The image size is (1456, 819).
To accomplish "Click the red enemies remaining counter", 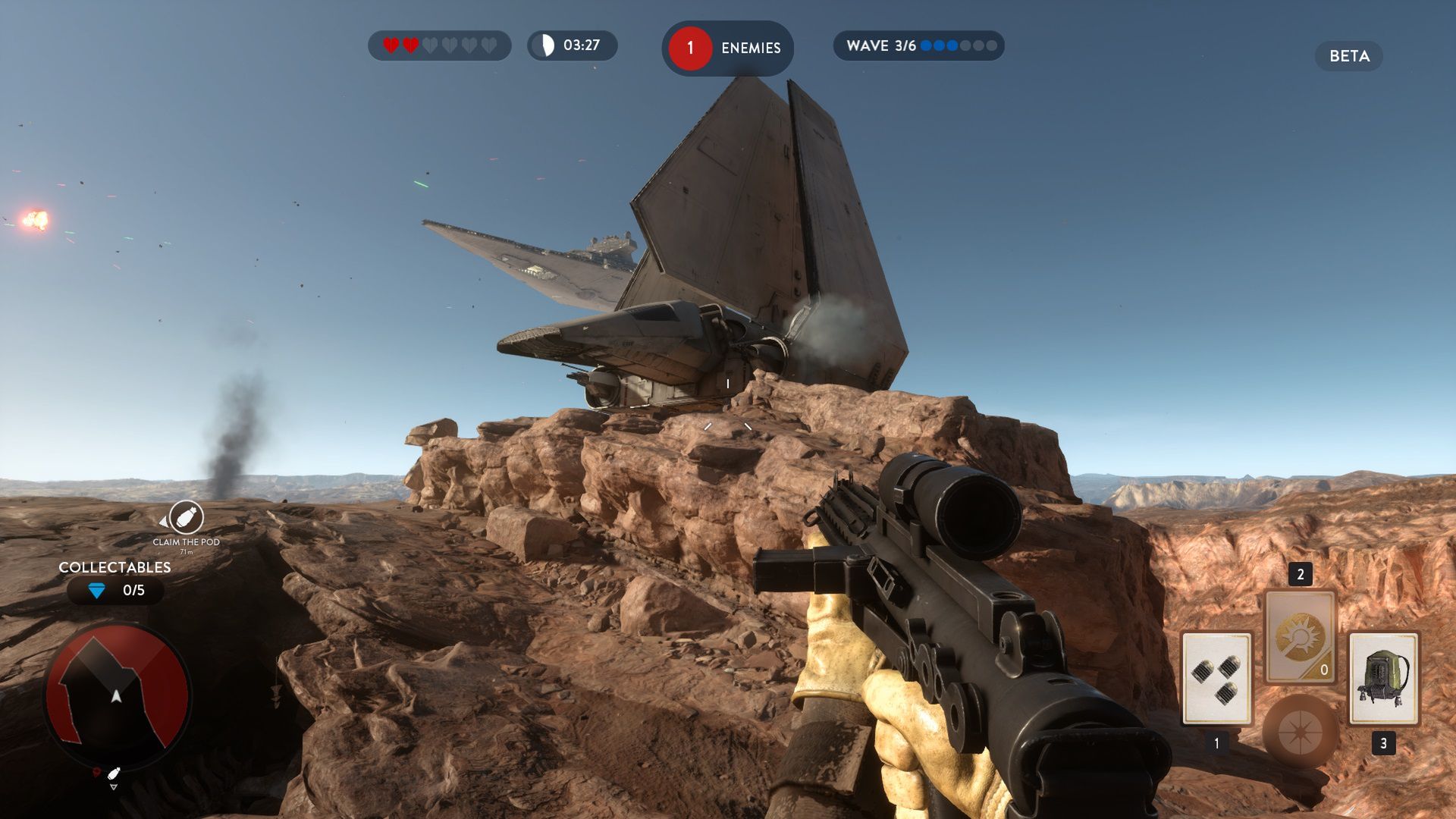I will pos(690,48).
